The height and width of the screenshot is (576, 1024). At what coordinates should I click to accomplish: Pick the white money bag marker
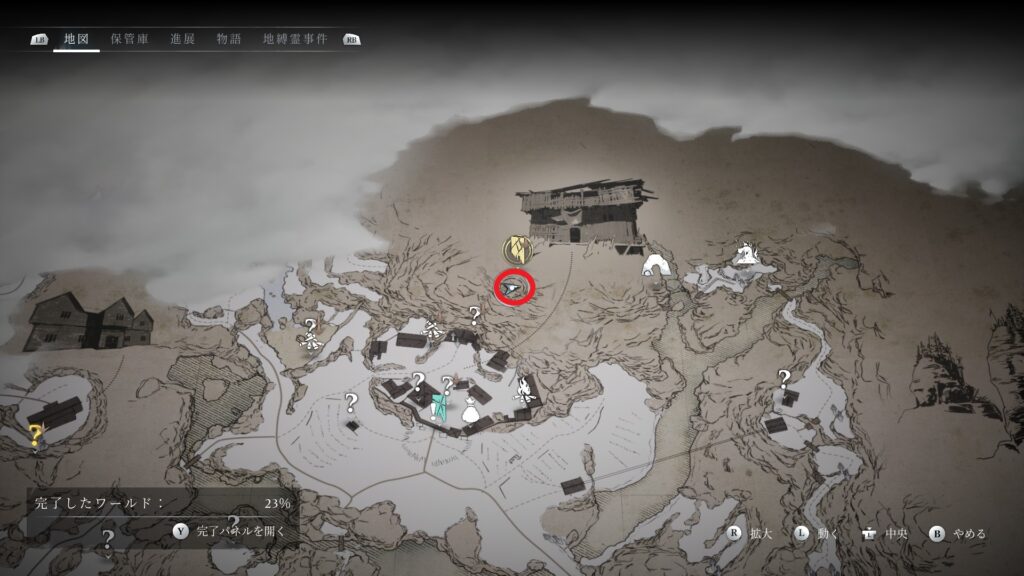tap(468, 409)
